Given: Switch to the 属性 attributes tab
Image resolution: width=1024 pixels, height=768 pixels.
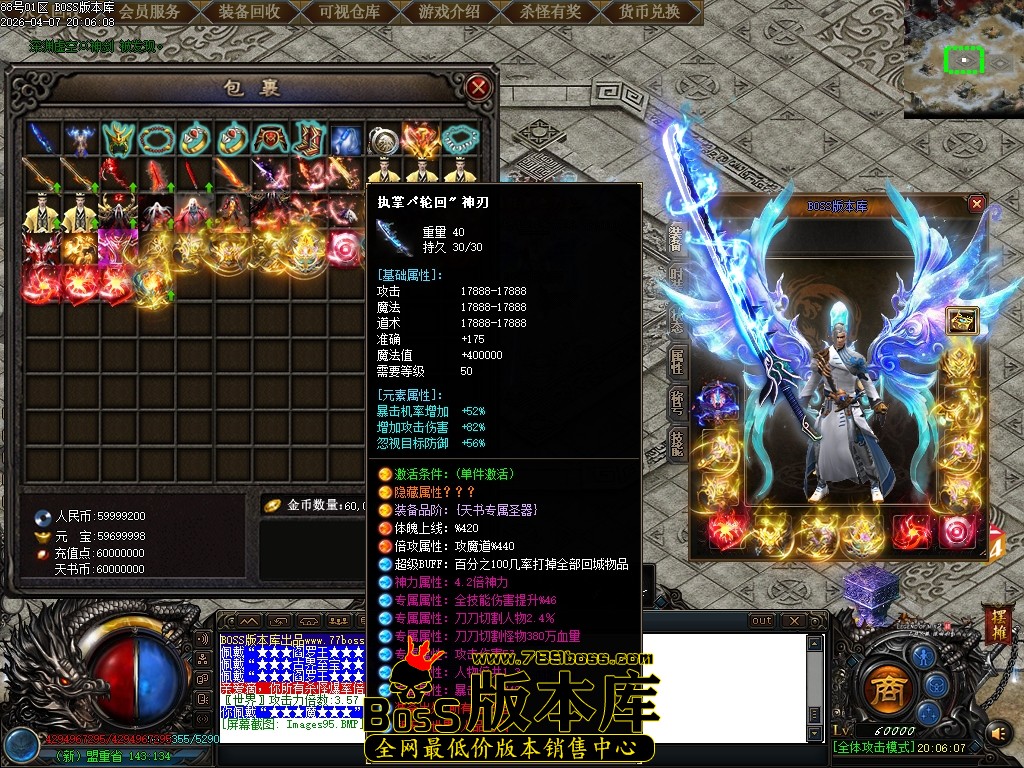Looking at the screenshot, I should point(677,361).
